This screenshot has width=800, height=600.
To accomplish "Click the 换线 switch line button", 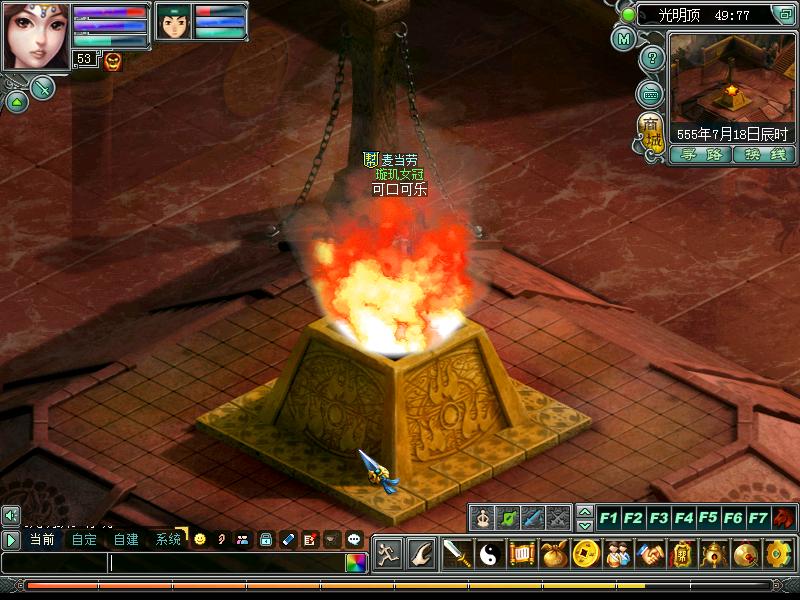I will coord(764,155).
